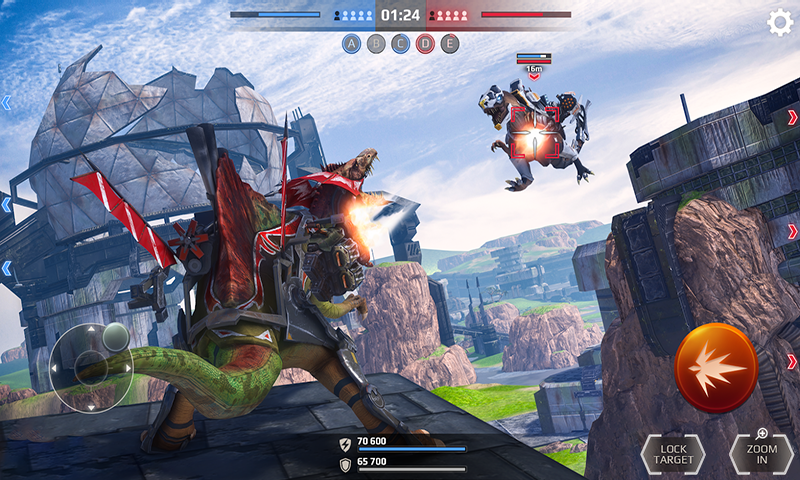Tap the virtual movement joystick
This screenshot has width=800, height=480.
coord(90,366)
